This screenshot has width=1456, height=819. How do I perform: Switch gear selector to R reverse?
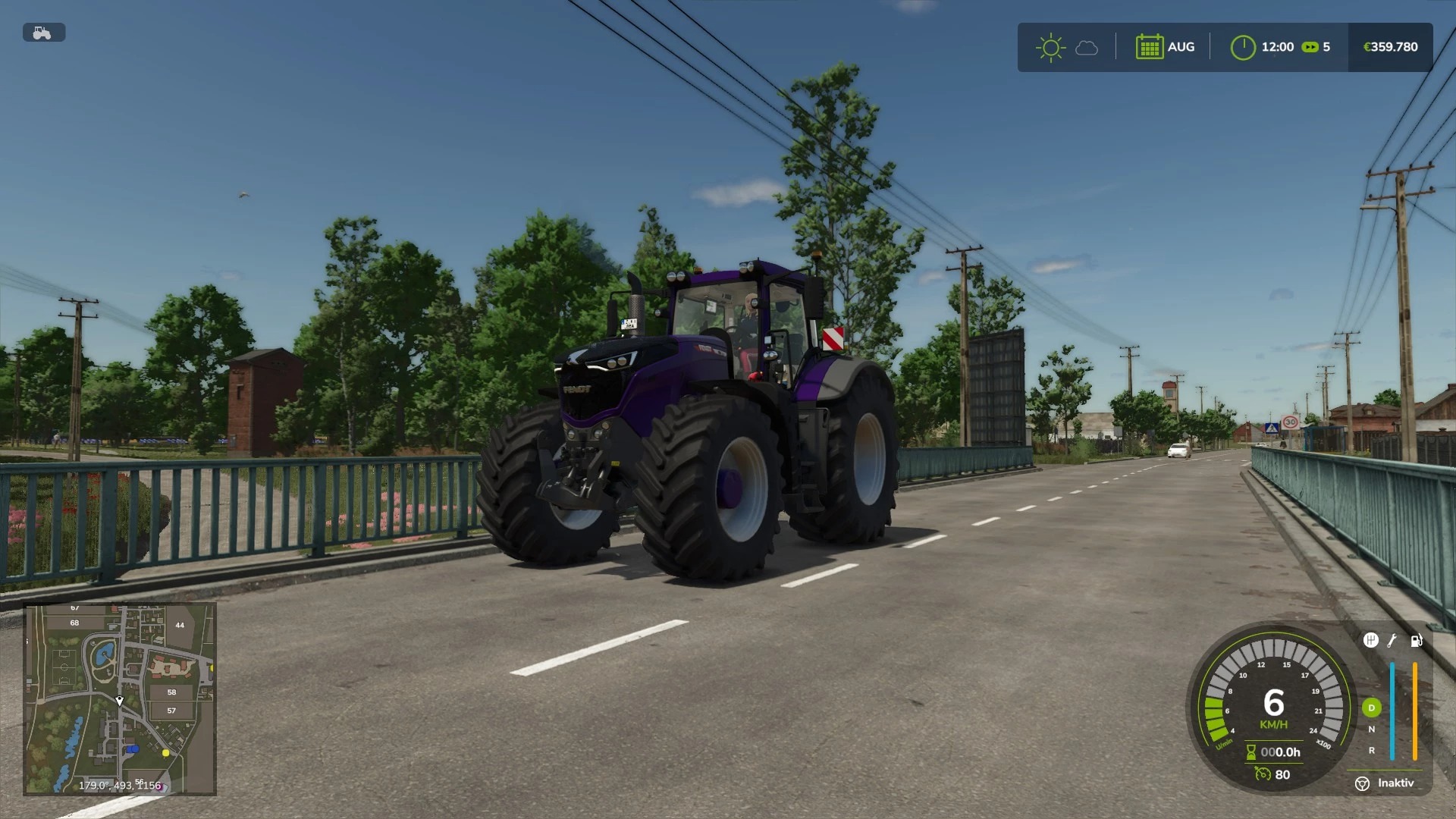click(1372, 751)
